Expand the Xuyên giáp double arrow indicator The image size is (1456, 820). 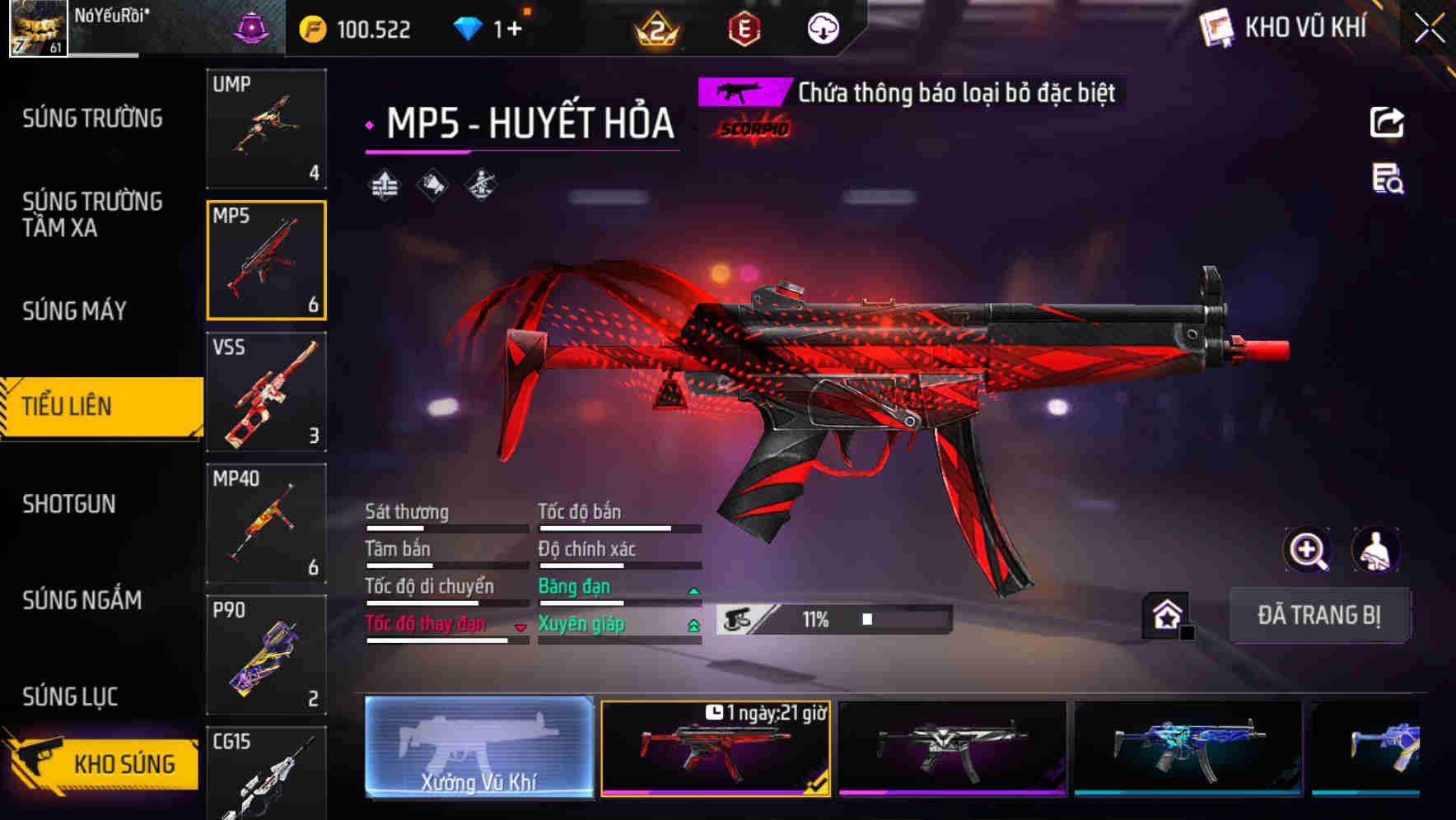click(691, 626)
